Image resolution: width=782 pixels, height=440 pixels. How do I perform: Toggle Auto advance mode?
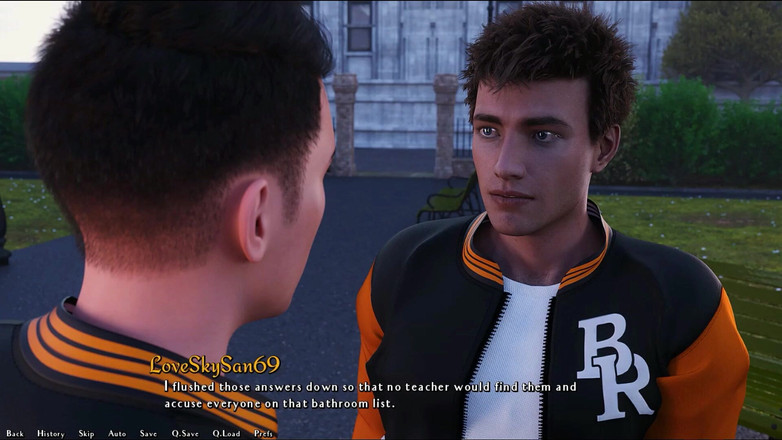(117, 433)
